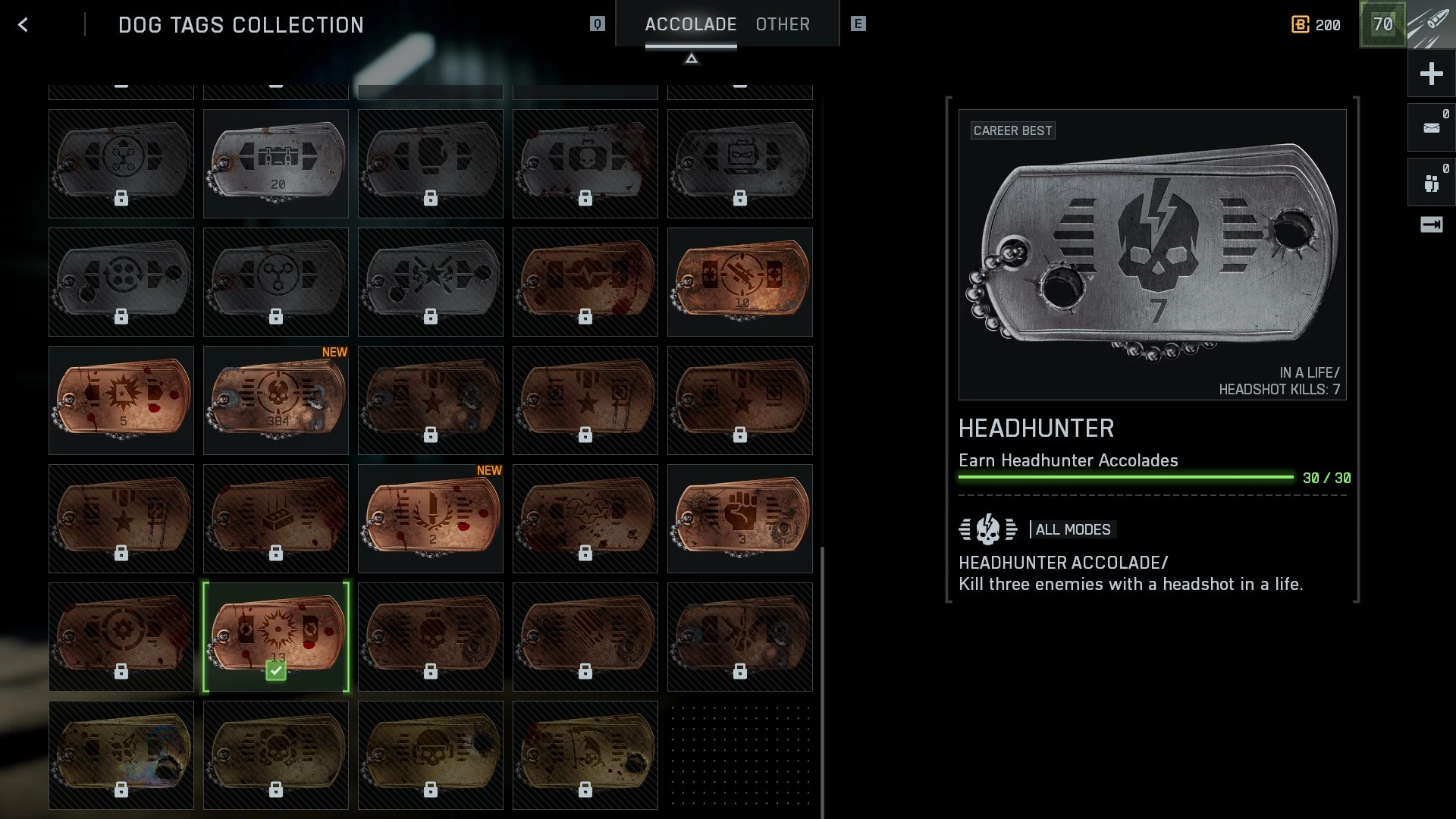Select the bronze dog tag numbered 10
Image resolution: width=1456 pixels, height=819 pixels.
click(739, 281)
